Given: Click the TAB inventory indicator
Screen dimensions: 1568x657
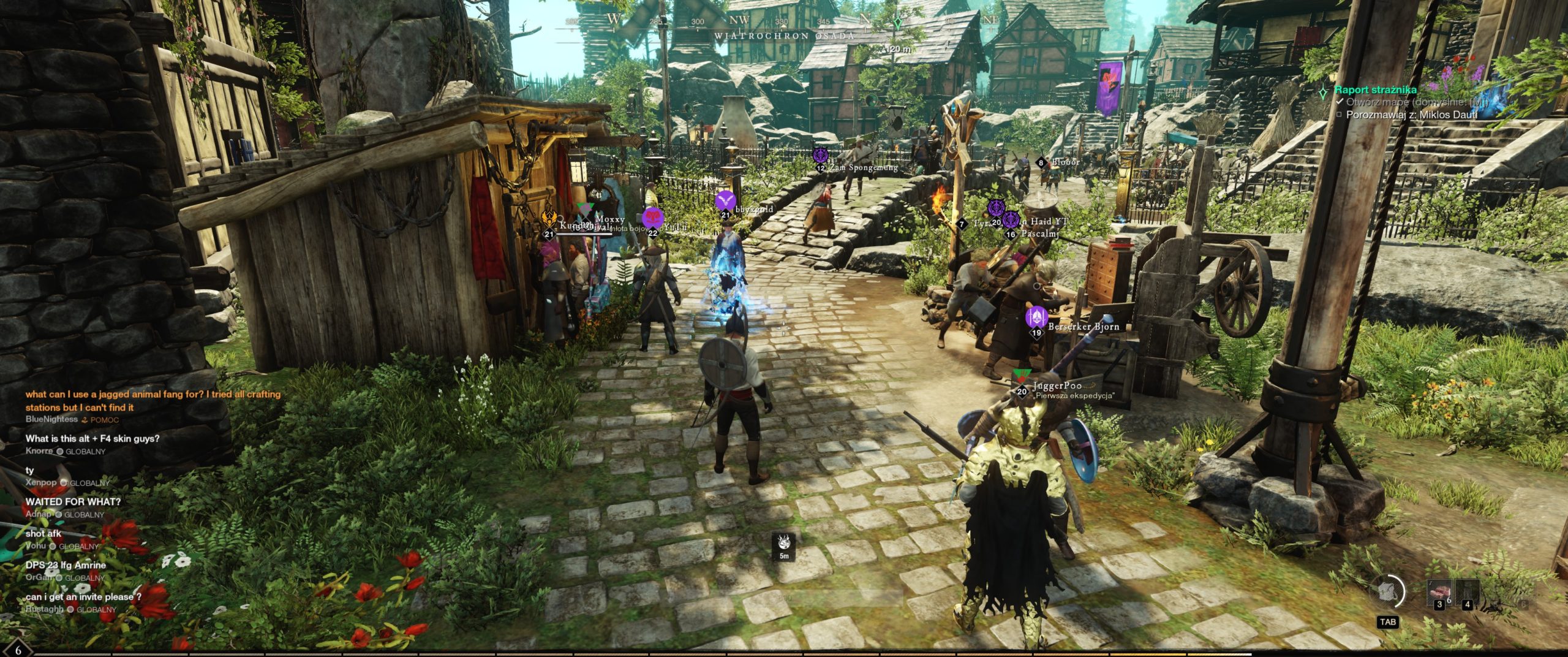Looking at the screenshot, I should (x=1388, y=623).
